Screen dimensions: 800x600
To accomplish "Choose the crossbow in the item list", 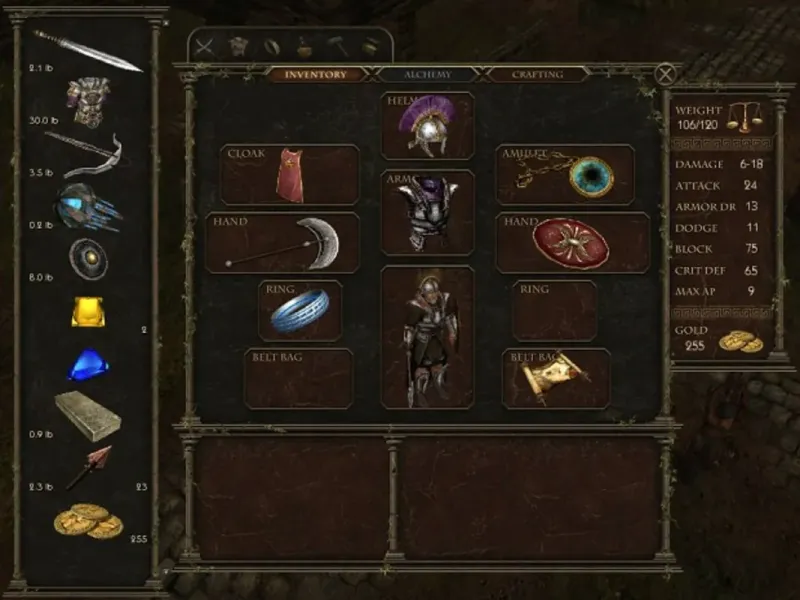I will [86, 153].
